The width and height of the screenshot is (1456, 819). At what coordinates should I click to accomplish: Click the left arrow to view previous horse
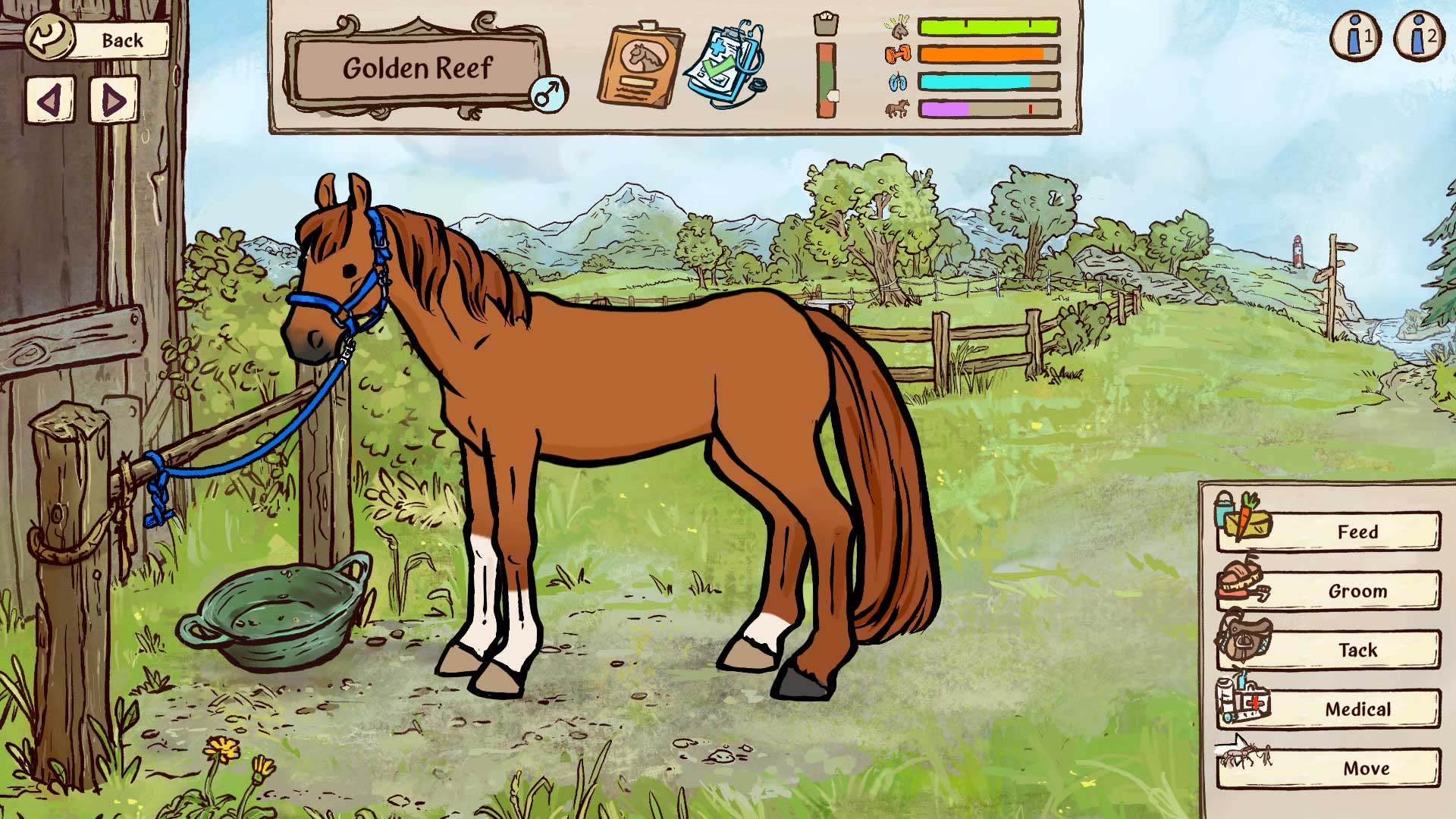(49, 102)
